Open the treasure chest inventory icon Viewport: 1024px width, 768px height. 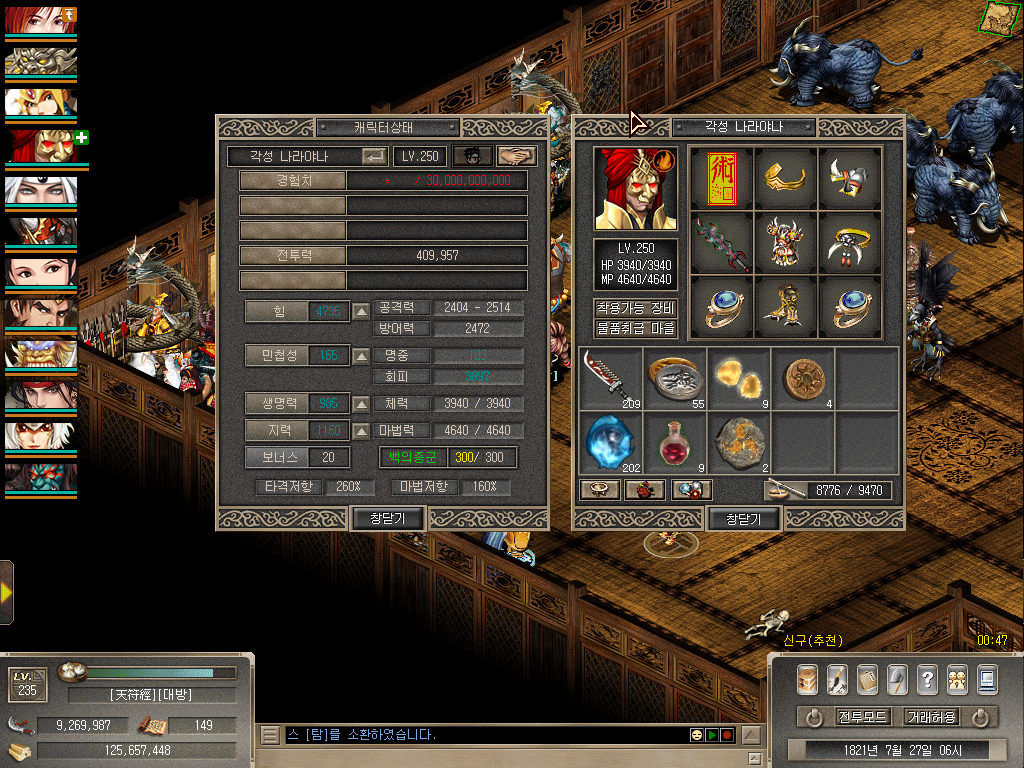pyautogui.click(x=808, y=680)
